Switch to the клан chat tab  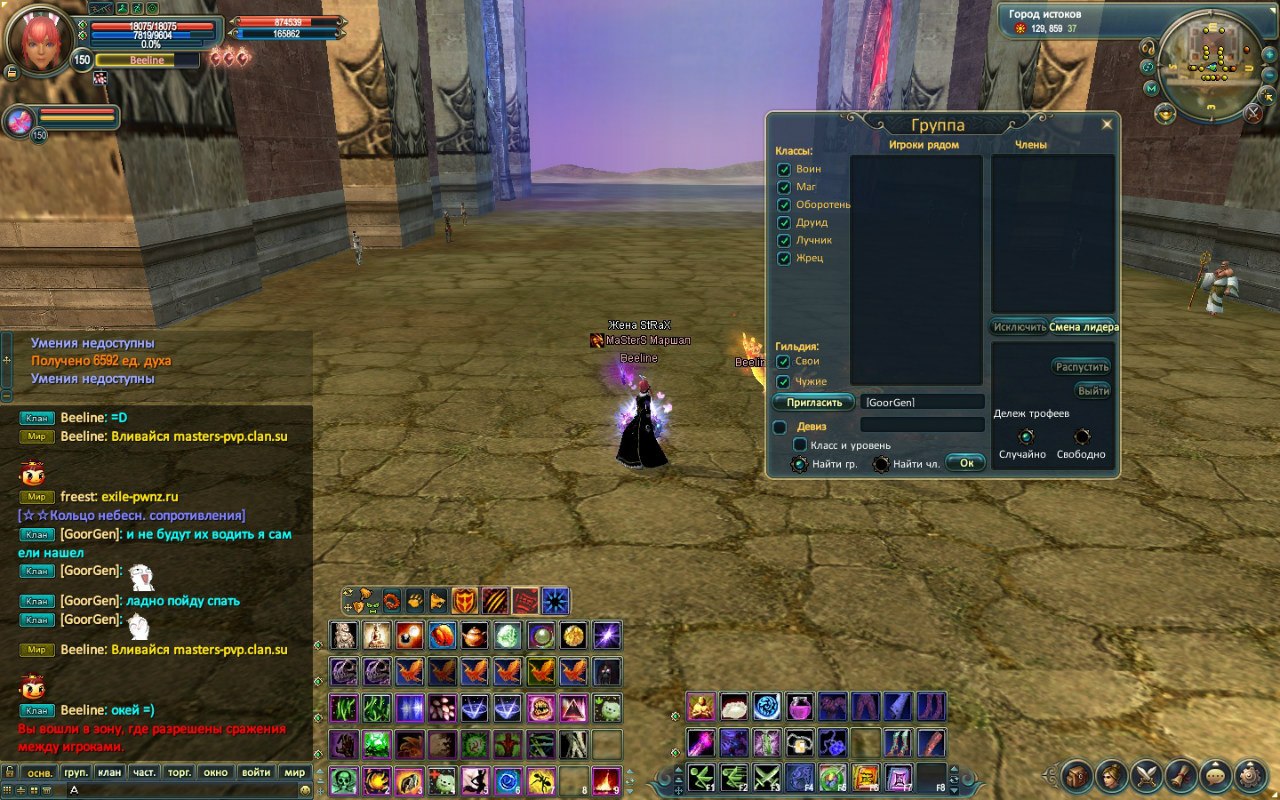point(109,773)
